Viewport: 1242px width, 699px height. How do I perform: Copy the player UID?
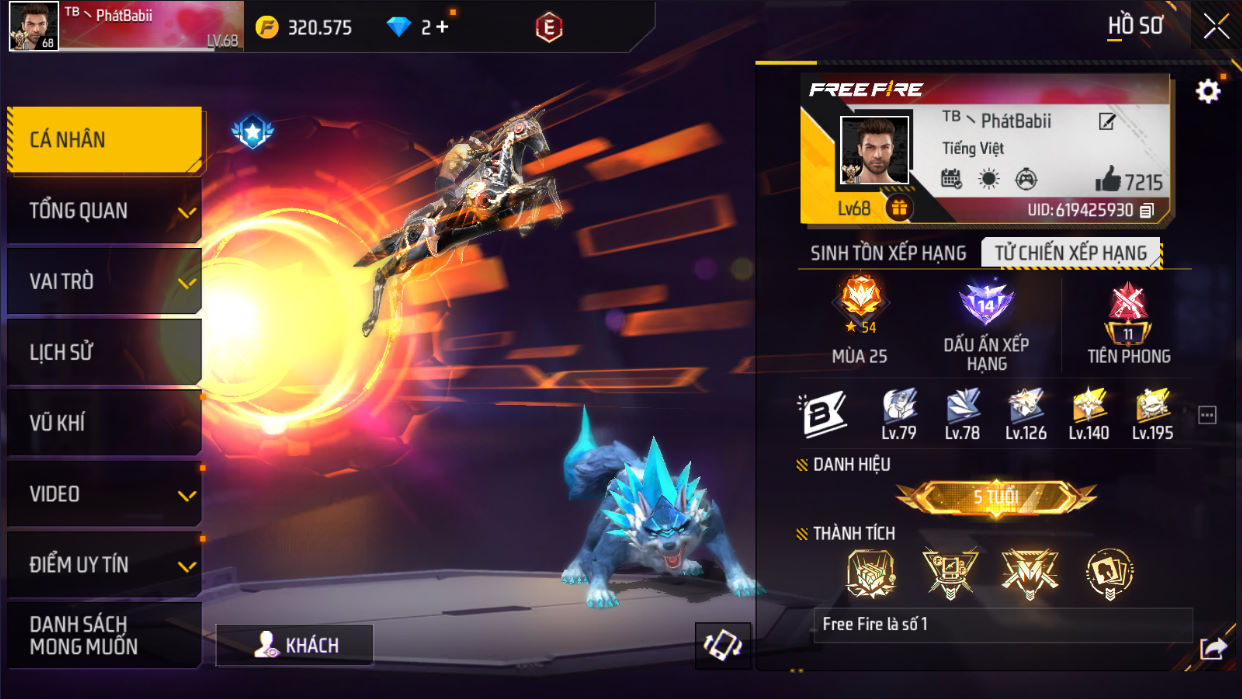[1147, 210]
